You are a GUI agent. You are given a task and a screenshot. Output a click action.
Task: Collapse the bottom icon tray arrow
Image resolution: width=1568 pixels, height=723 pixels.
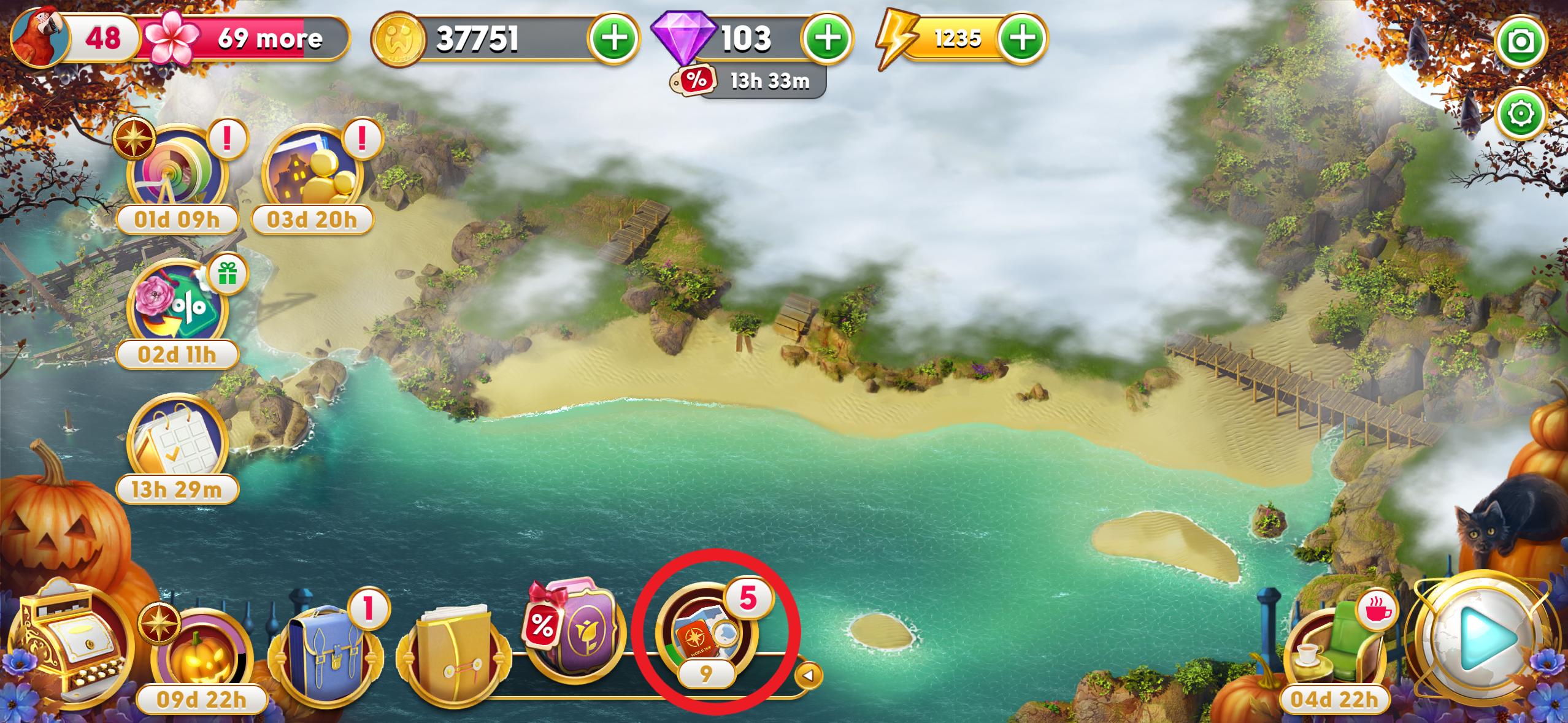pos(808,676)
